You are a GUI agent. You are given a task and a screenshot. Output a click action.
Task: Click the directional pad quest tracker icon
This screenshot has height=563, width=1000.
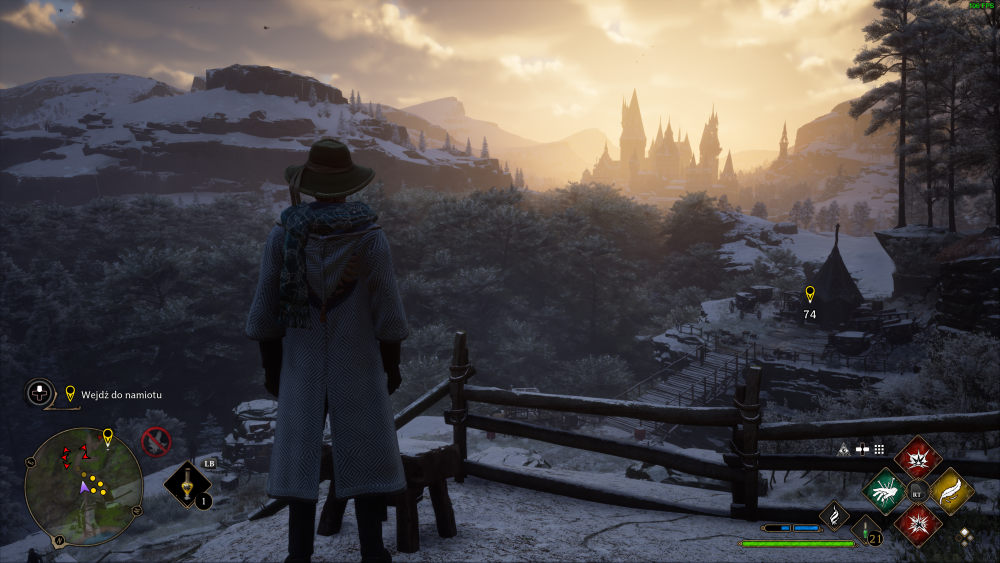[x=40, y=393]
